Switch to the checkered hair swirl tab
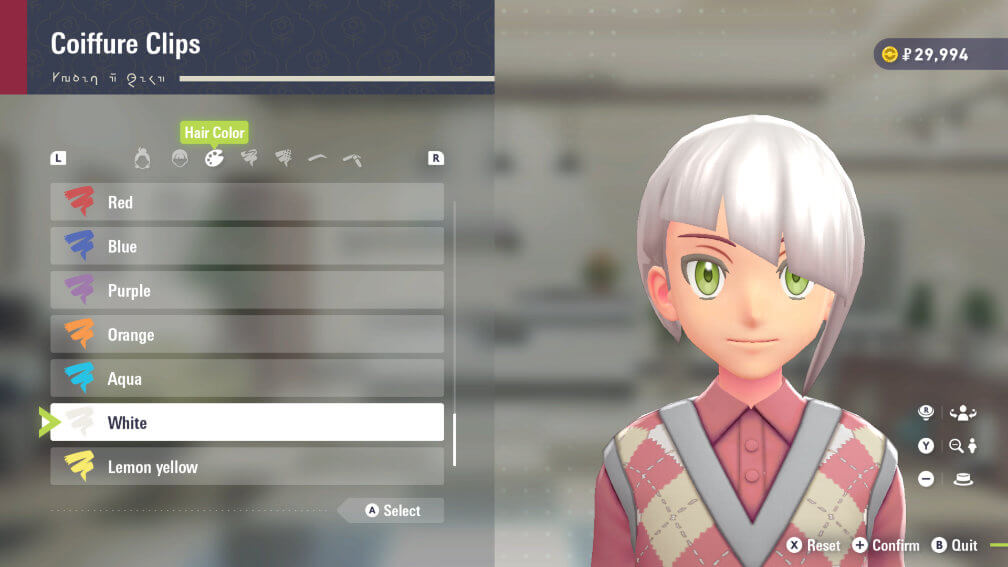The height and width of the screenshot is (567, 1008). click(x=284, y=158)
